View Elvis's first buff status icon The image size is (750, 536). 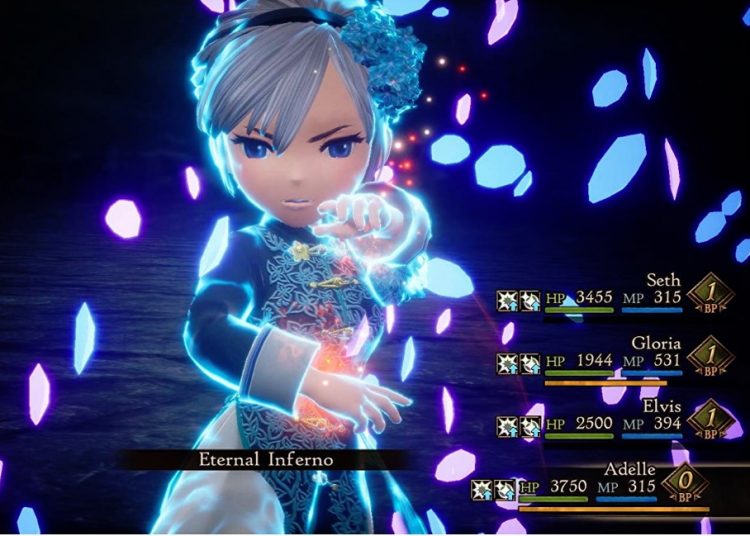tap(507, 425)
